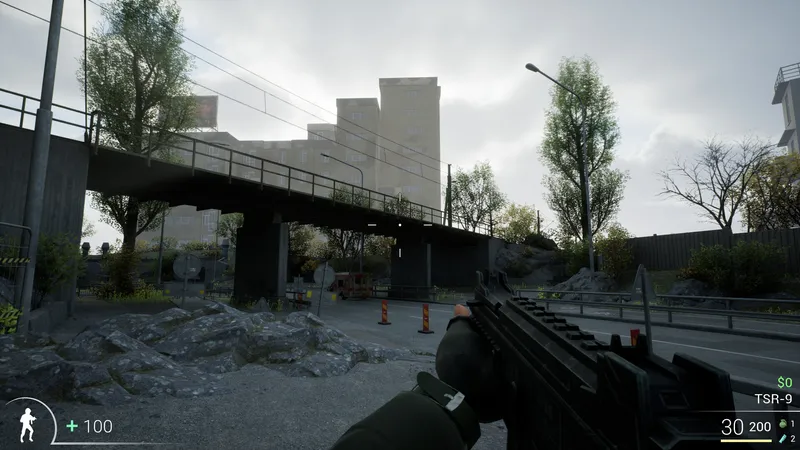800x450 pixels.
Task: Select the teal syringe item icon
Action: coord(781,438)
